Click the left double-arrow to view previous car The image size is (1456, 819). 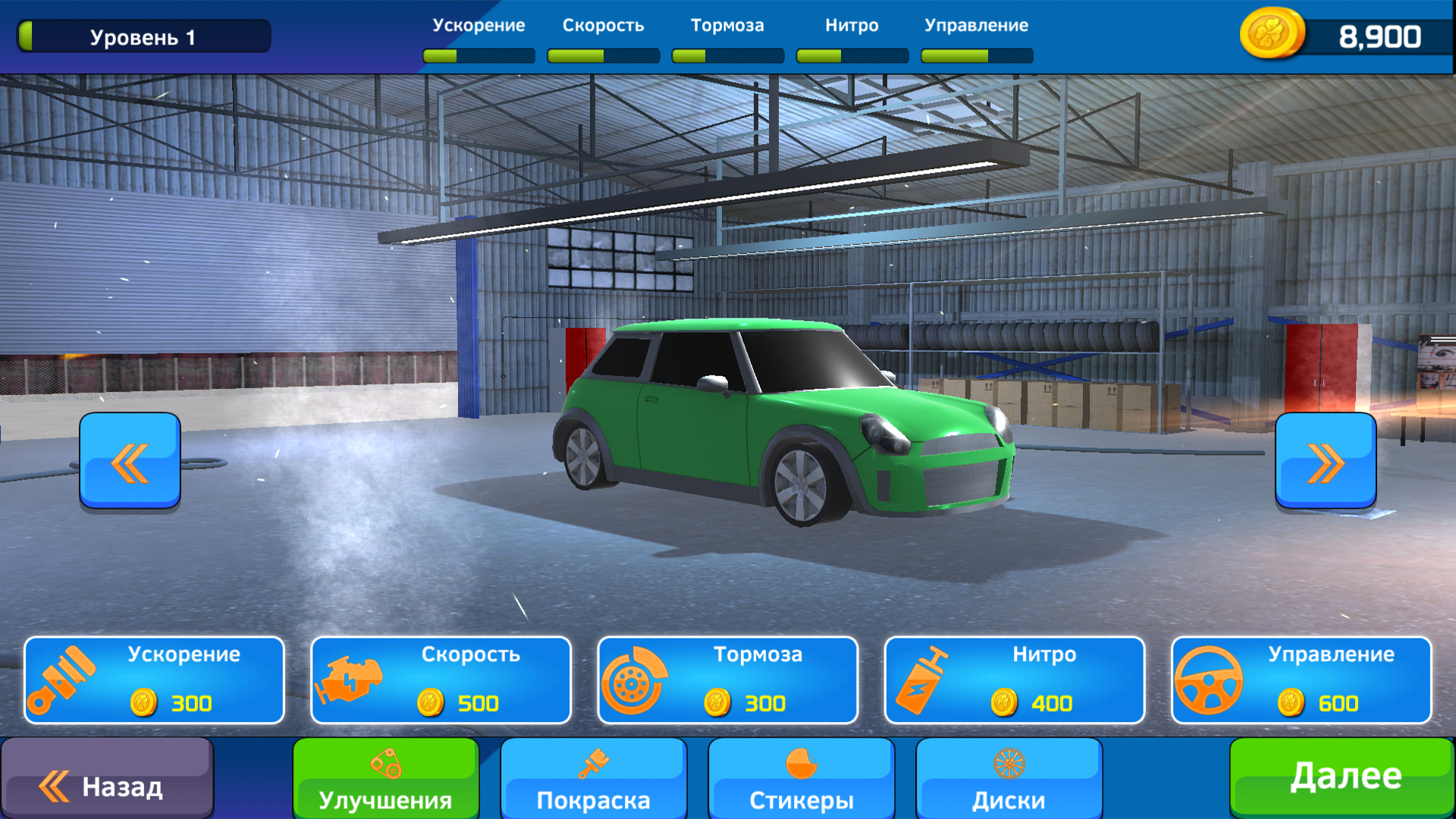click(x=129, y=461)
